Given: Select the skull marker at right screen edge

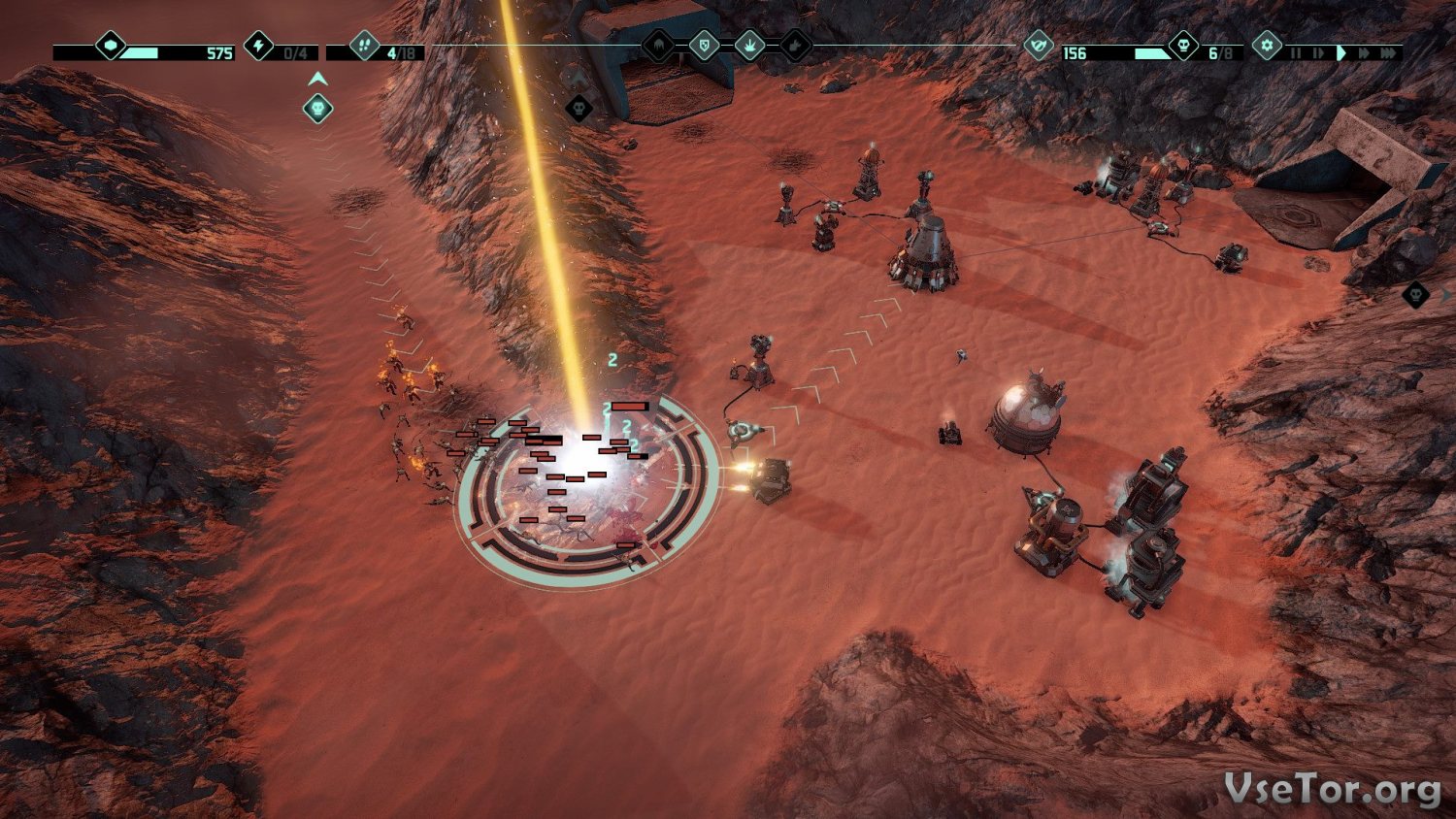Looking at the screenshot, I should (x=1416, y=294).
